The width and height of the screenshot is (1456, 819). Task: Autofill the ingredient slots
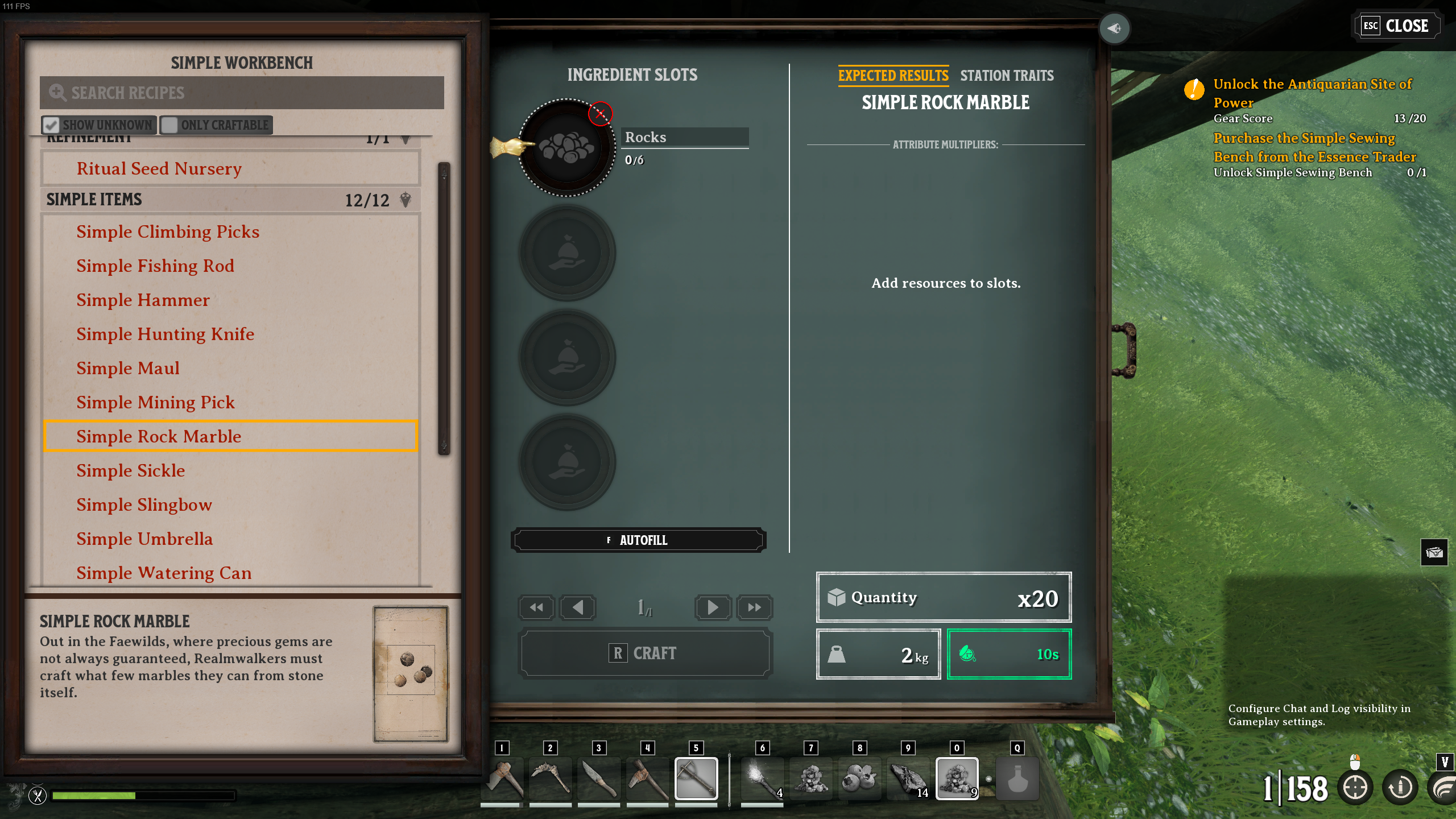638,540
